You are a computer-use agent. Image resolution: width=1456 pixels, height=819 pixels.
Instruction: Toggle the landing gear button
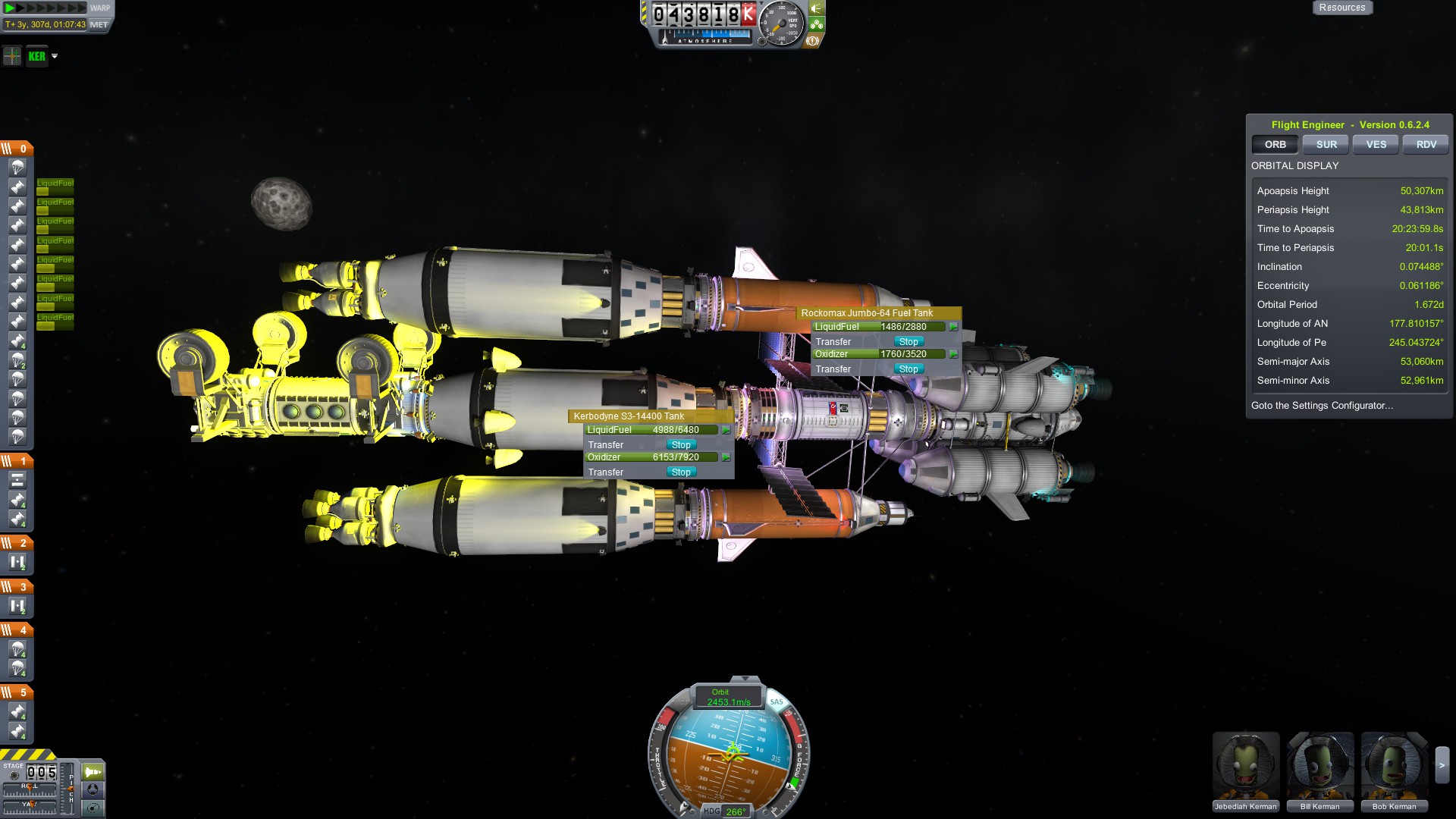point(816,24)
